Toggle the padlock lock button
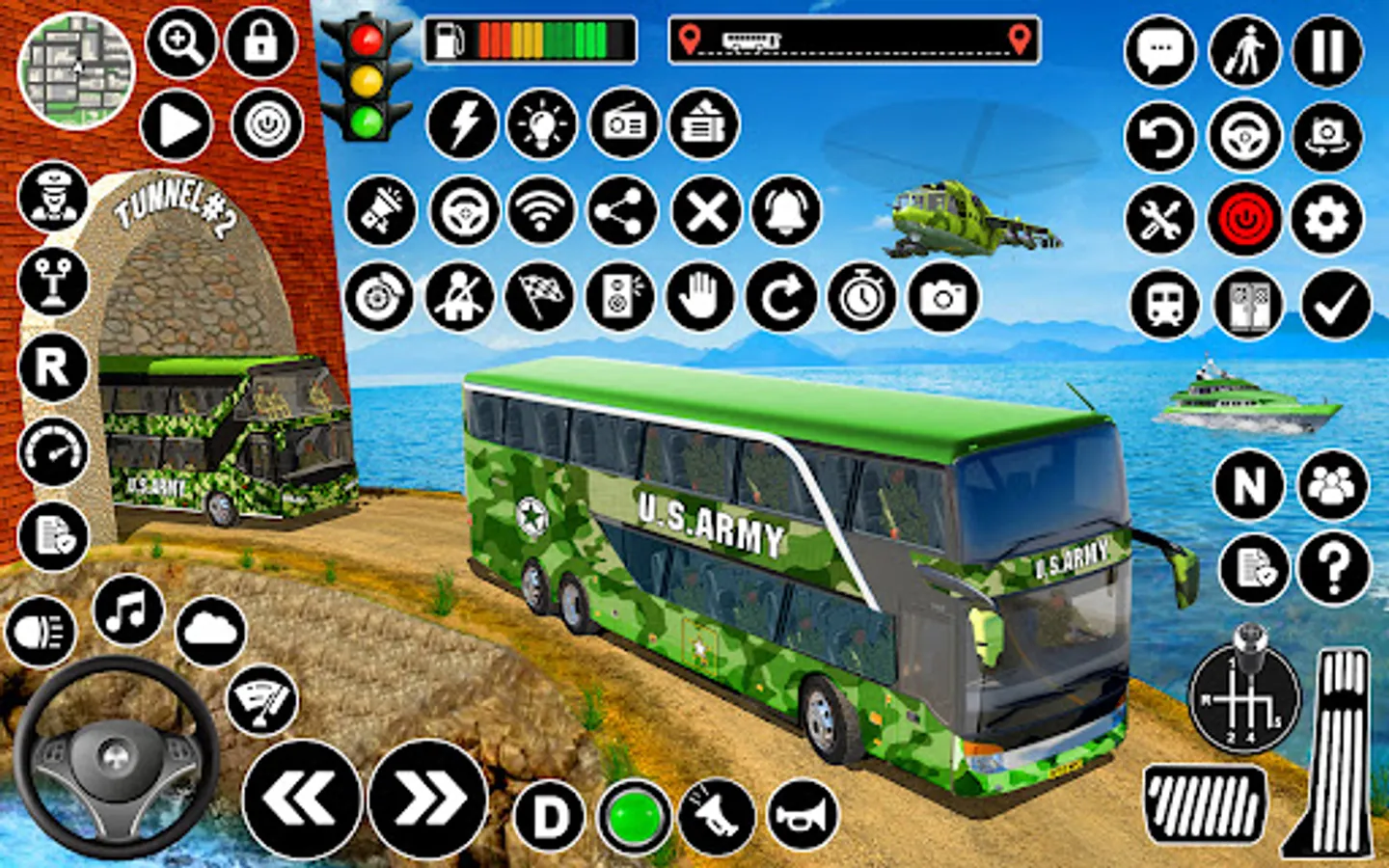1389x868 pixels. [x=261, y=44]
